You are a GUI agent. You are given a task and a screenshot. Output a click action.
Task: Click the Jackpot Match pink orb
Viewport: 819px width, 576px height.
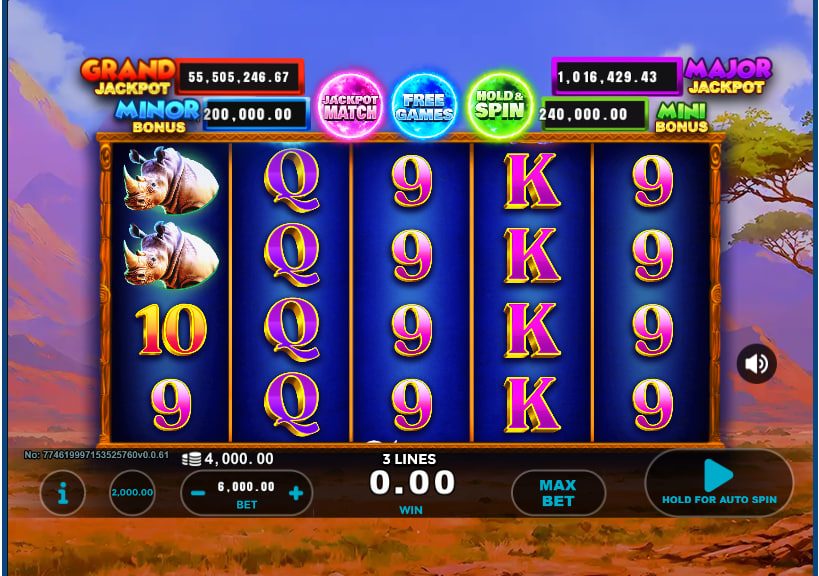coord(350,105)
